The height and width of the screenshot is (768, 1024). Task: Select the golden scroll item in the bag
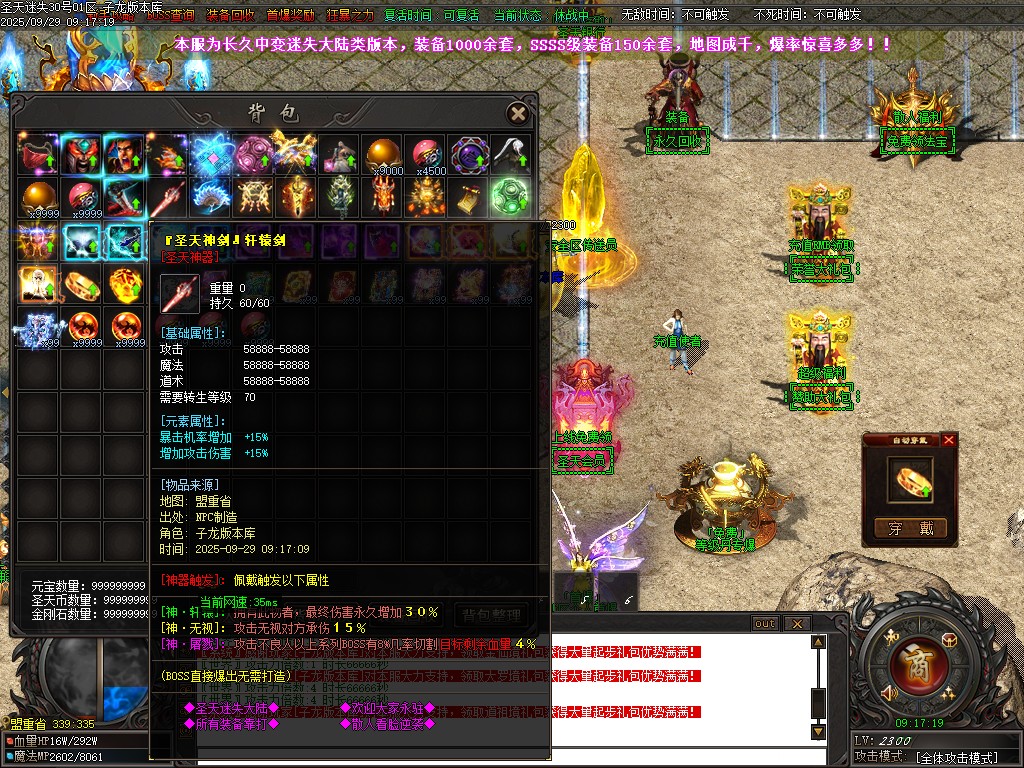pyautogui.click(x=467, y=196)
